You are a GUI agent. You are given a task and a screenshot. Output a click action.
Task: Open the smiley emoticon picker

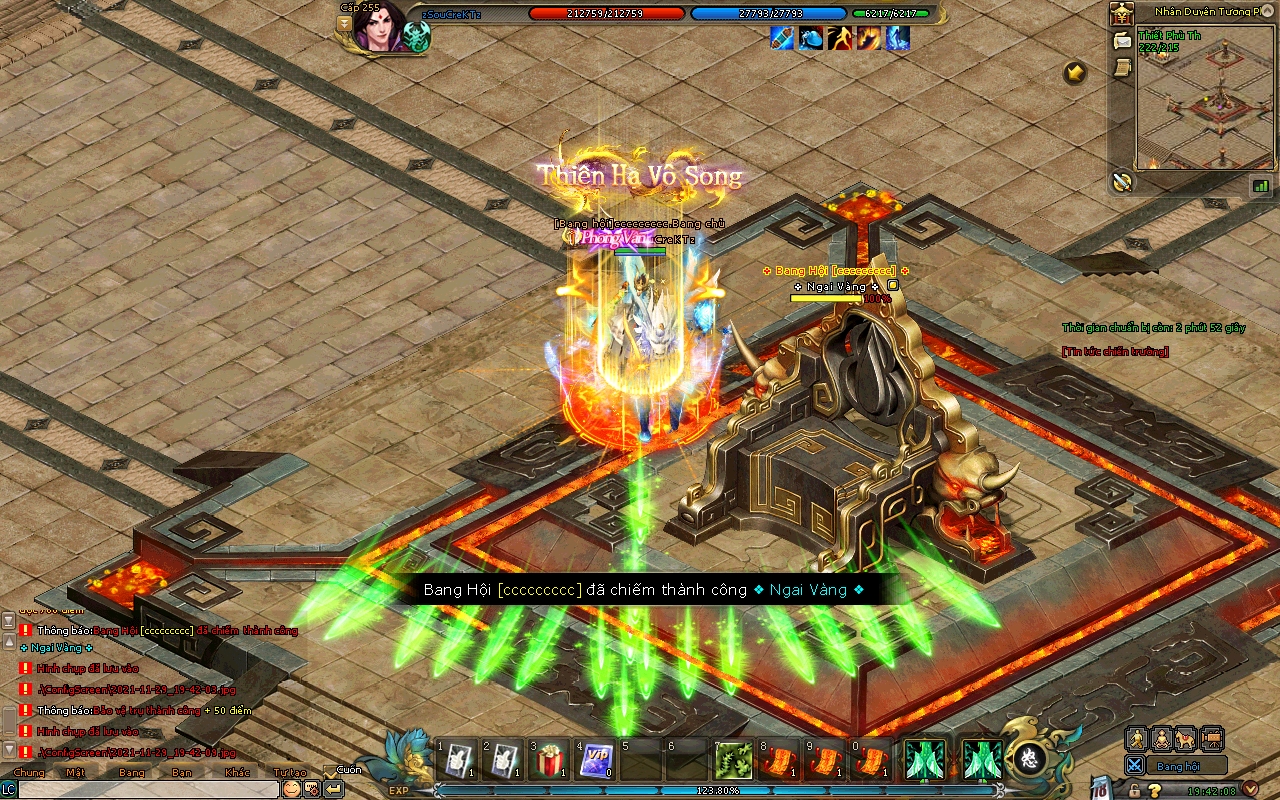291,789
